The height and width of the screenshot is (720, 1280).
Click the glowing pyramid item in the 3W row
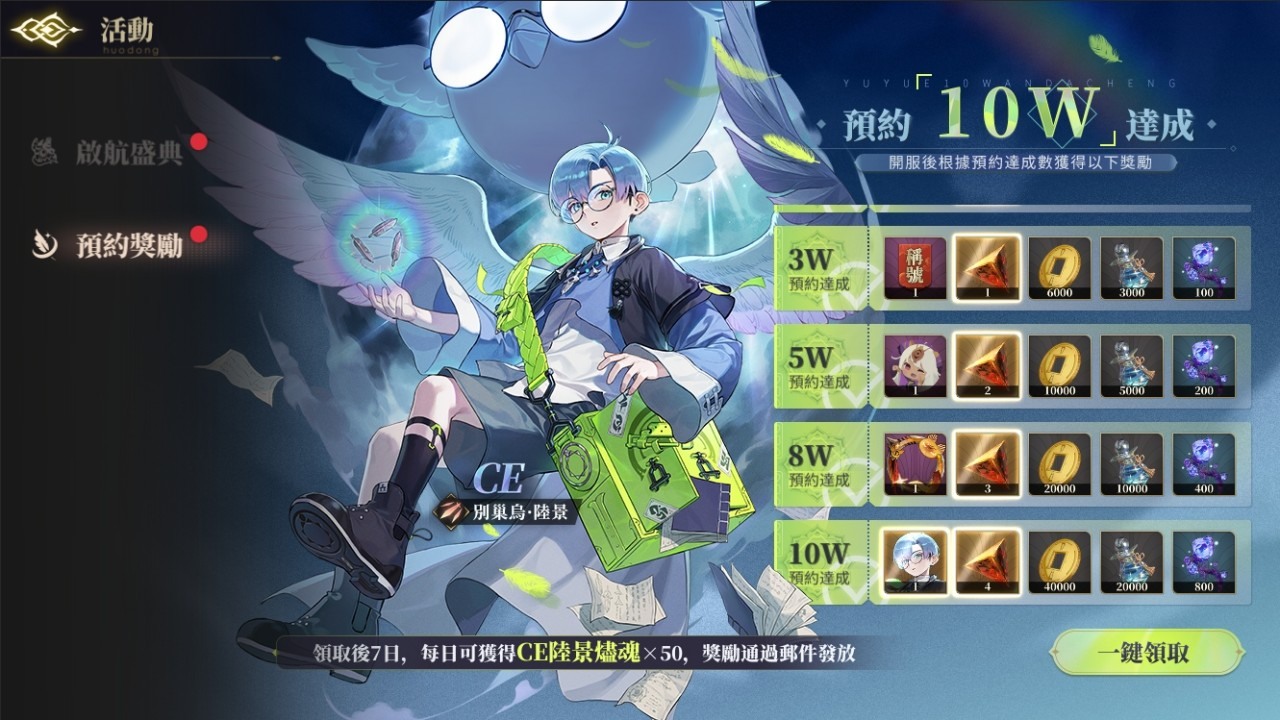[x=988, y=267]
